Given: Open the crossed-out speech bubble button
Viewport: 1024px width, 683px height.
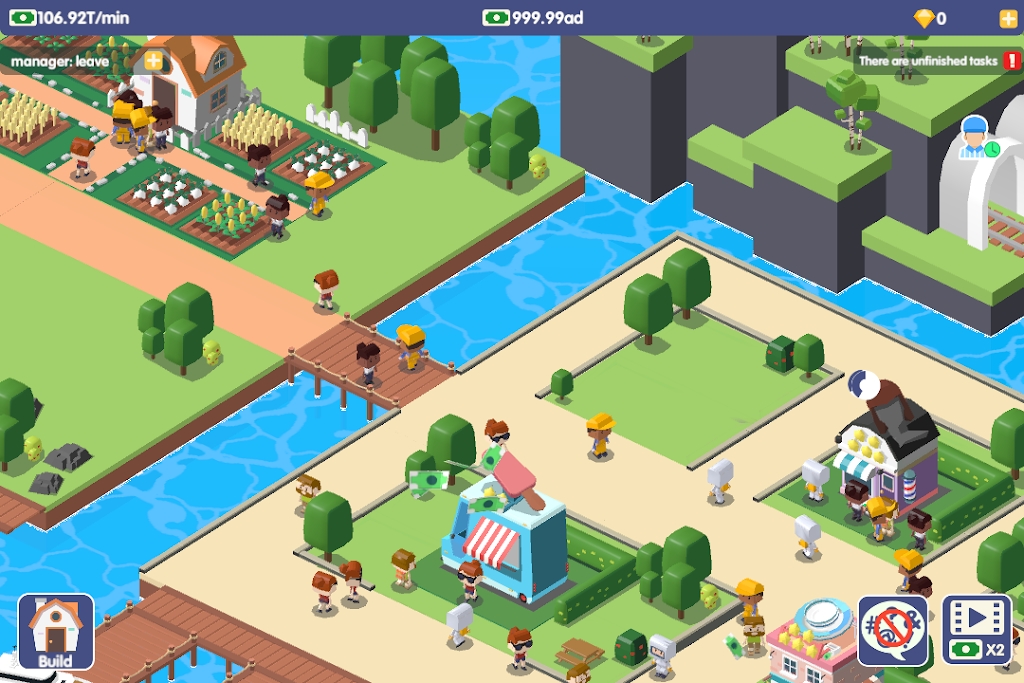Looking at the screenshot, I should pos(893,631).
